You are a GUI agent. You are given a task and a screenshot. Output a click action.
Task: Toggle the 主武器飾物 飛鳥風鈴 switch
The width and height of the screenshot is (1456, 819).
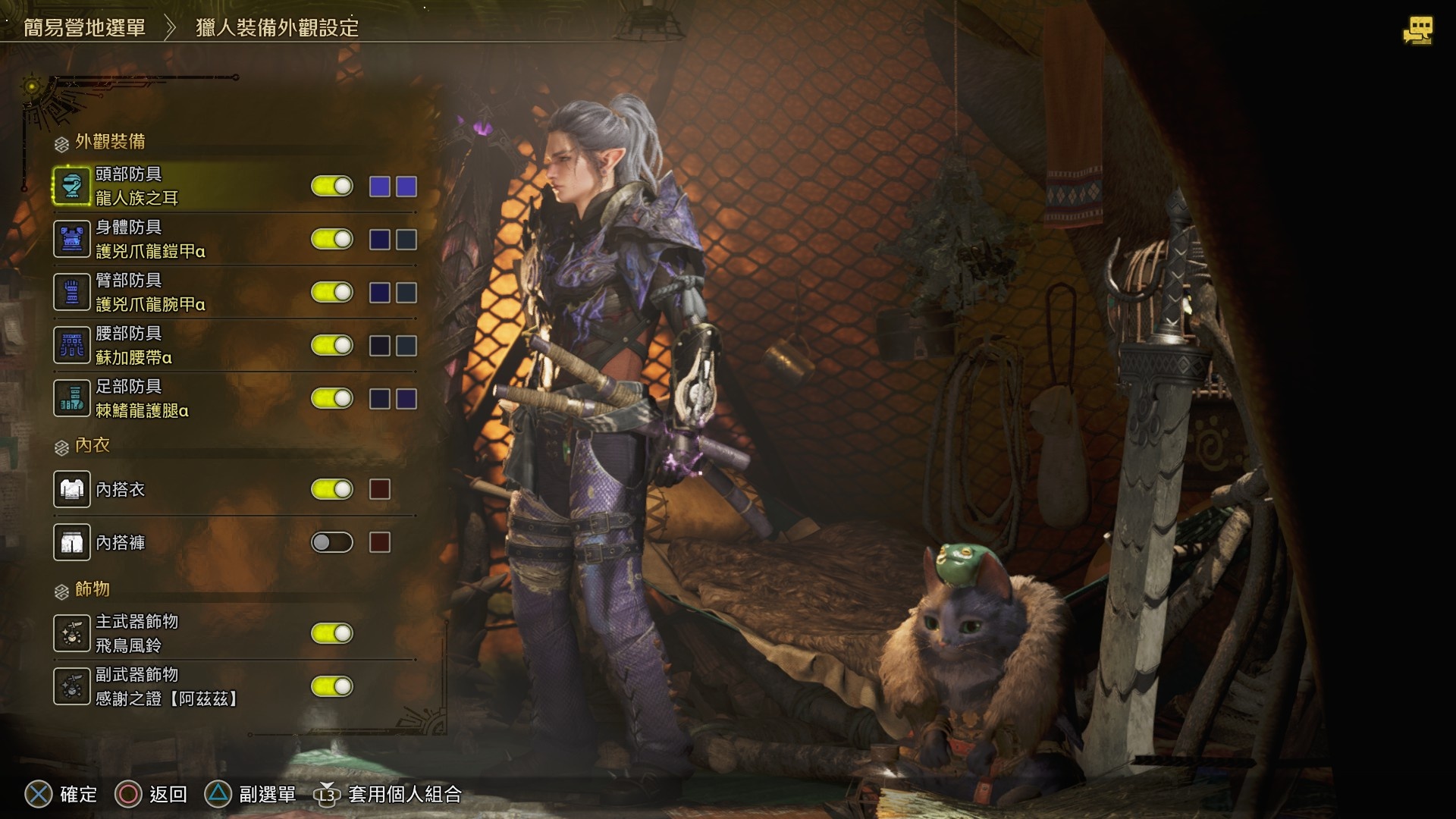coord(332,634)
